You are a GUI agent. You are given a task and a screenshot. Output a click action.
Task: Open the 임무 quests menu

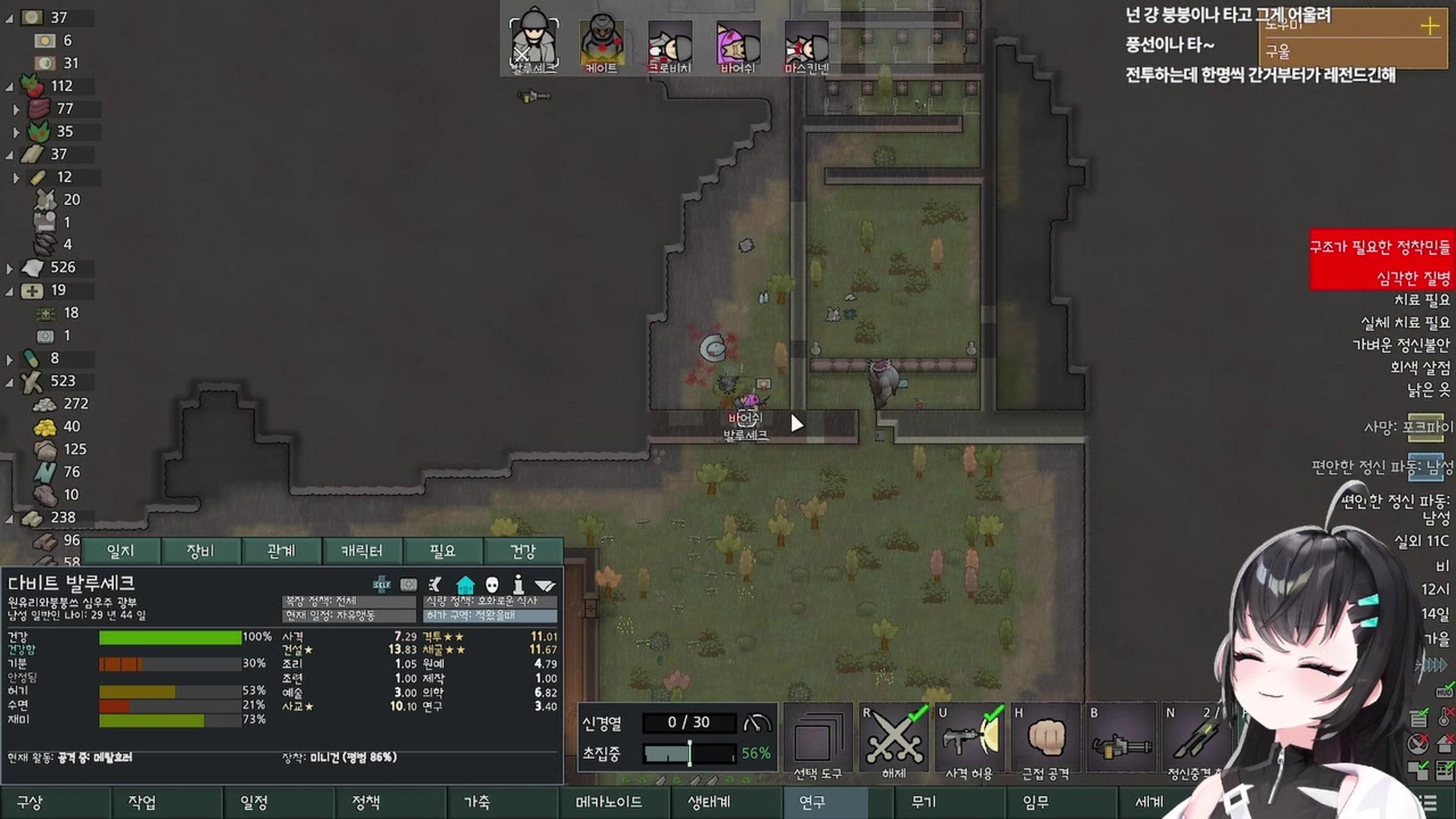click(1036, 802)
